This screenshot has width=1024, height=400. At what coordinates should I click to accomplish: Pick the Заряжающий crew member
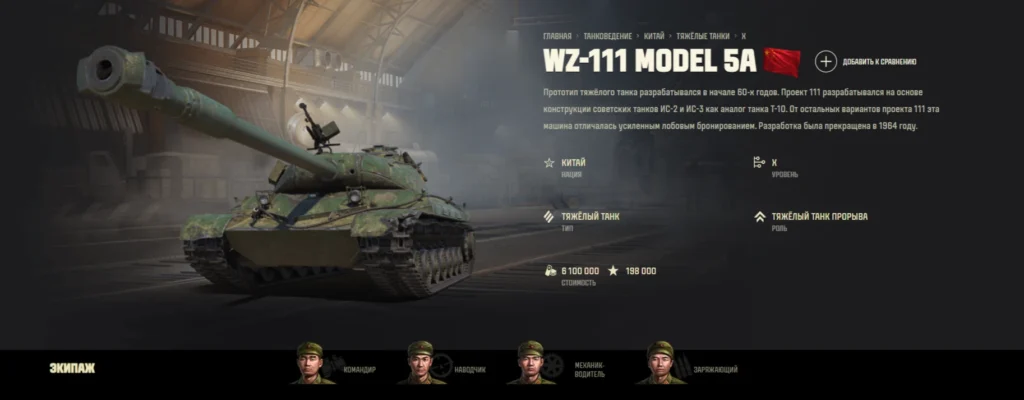point(660,364)
